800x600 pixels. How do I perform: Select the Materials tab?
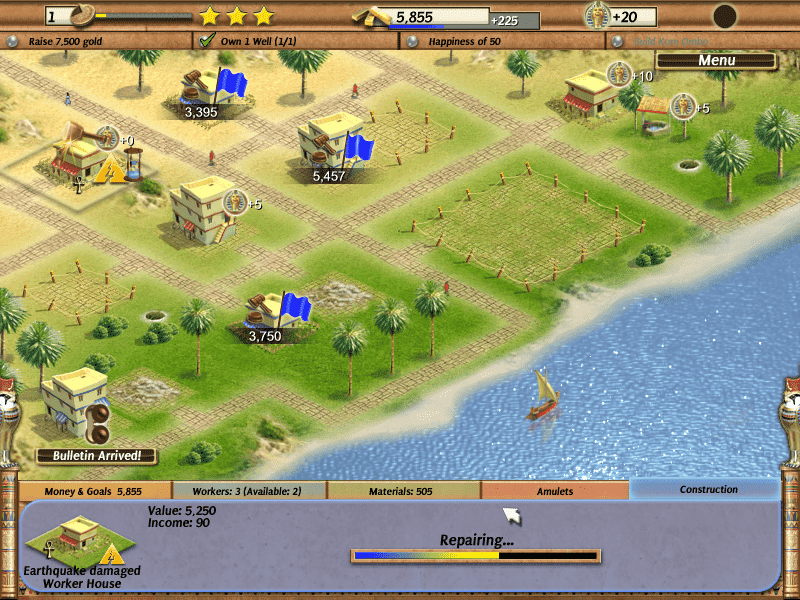tap(404, 491)
